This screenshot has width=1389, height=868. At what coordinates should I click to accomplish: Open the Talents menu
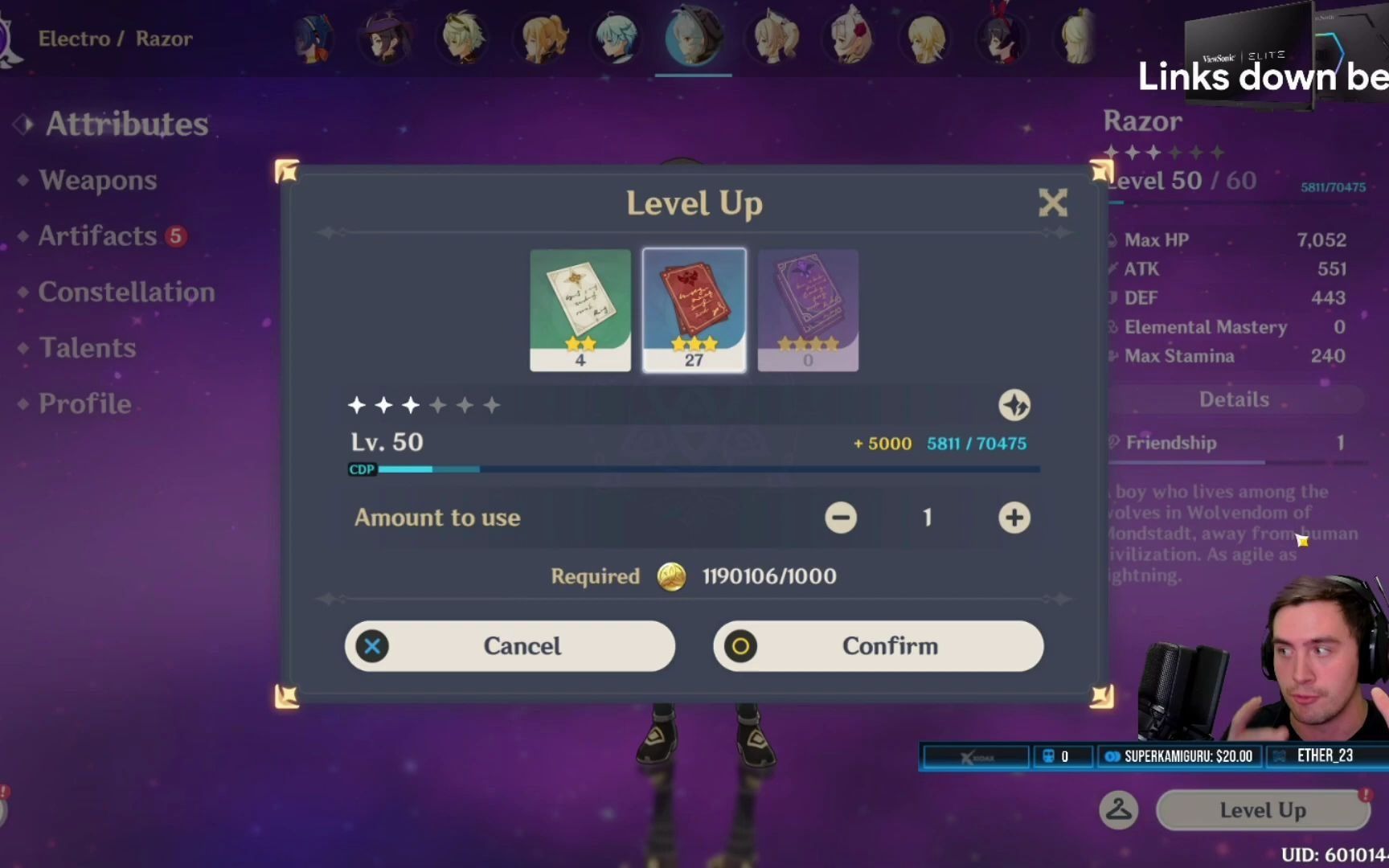point(88,348)
